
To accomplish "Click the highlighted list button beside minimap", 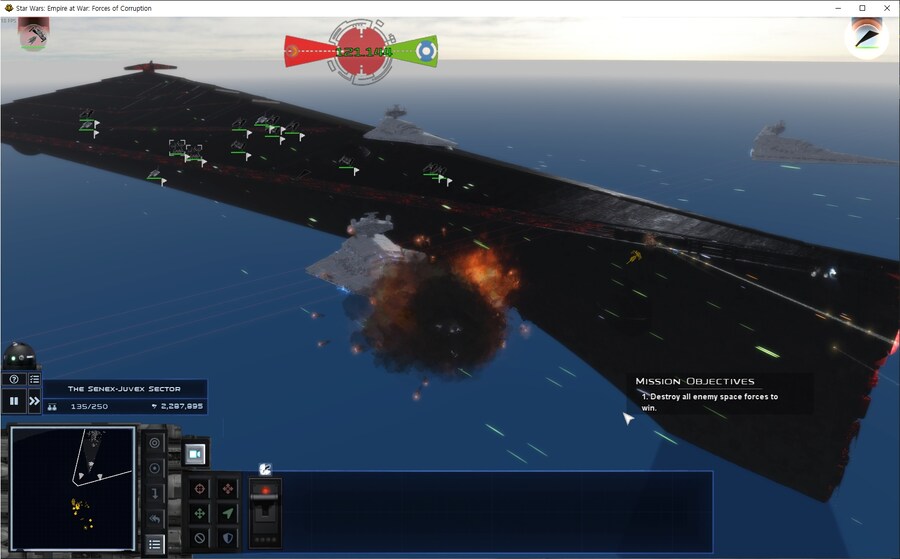I will point(154,544).
